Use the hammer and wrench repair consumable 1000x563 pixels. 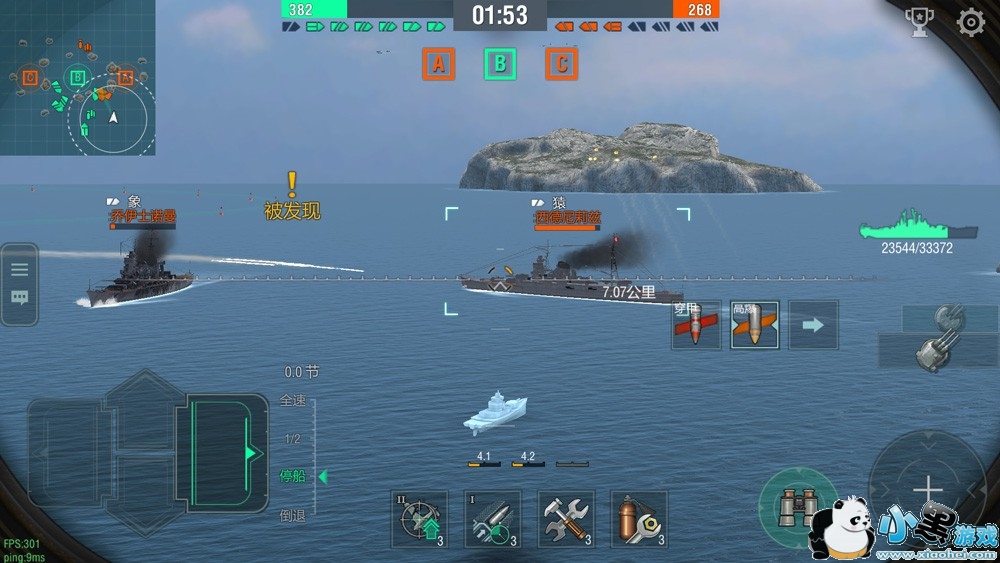[566, 519]
